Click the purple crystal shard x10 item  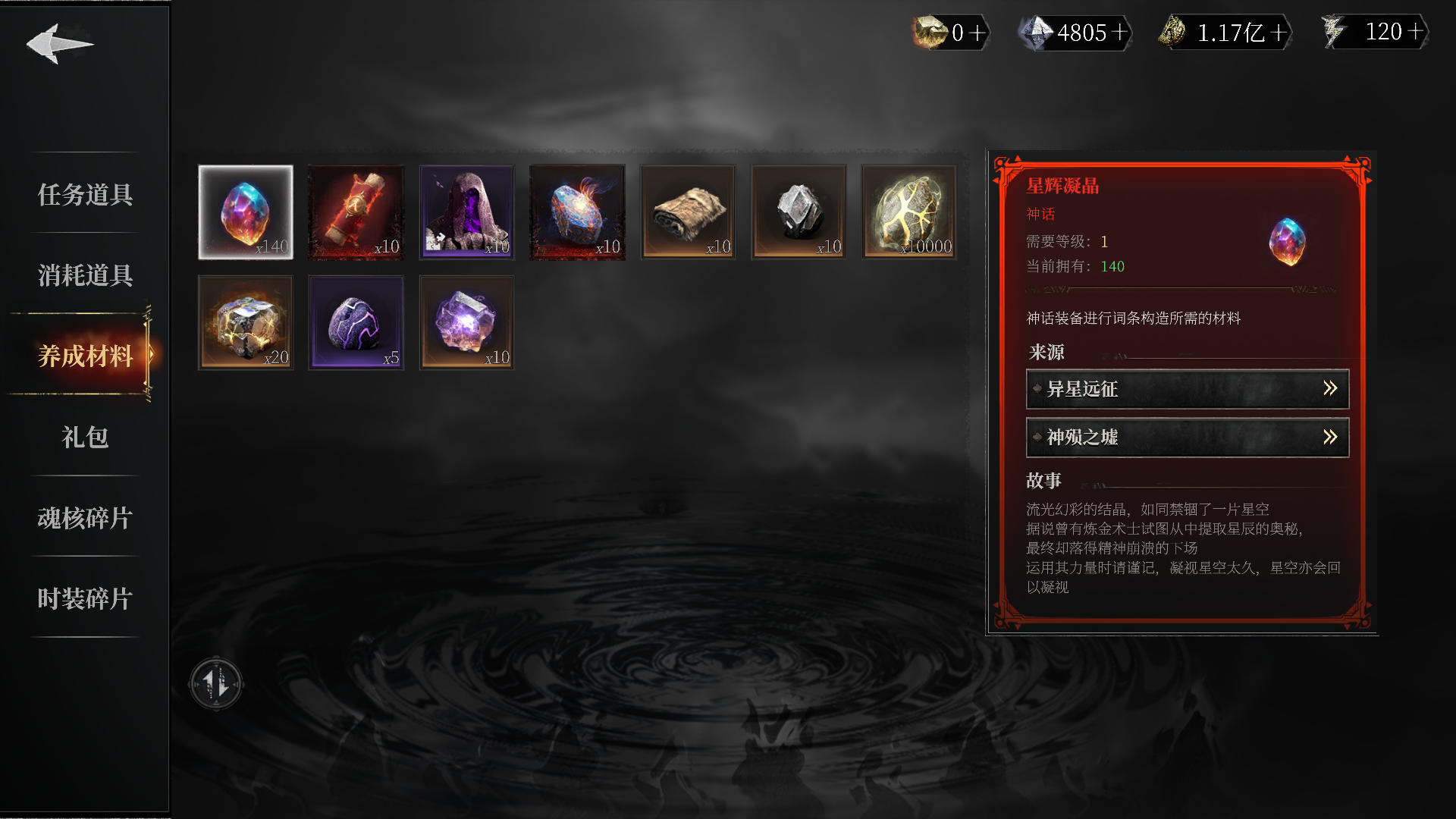[x=466, y=322]
